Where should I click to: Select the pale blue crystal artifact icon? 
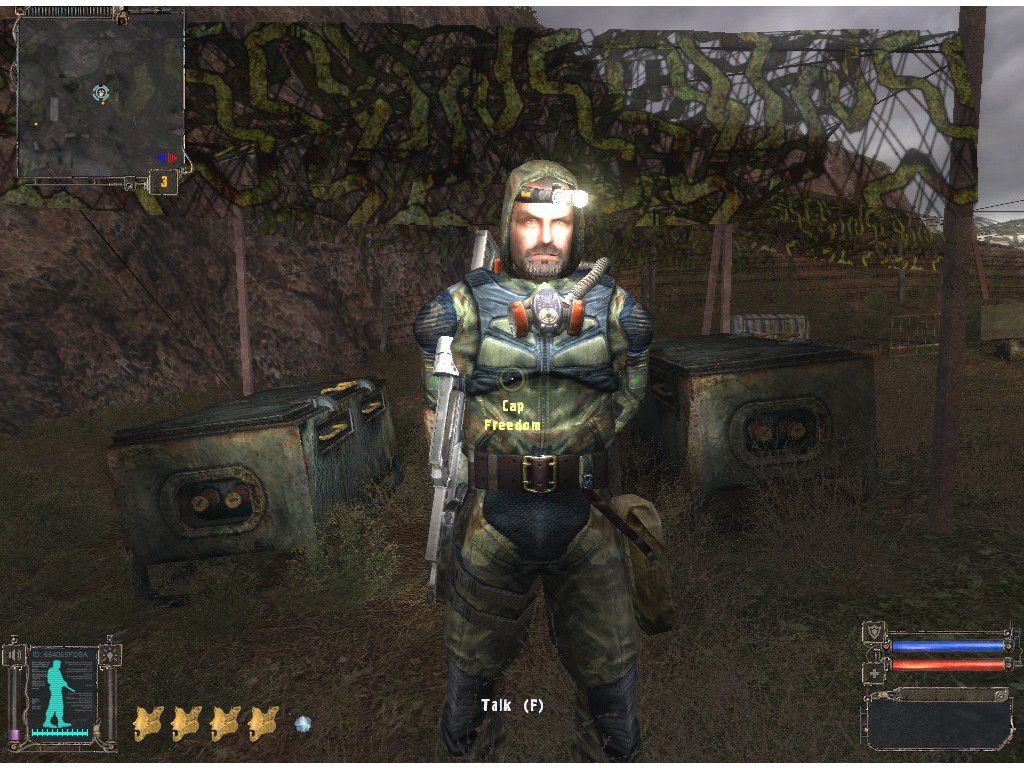point(303,722)
